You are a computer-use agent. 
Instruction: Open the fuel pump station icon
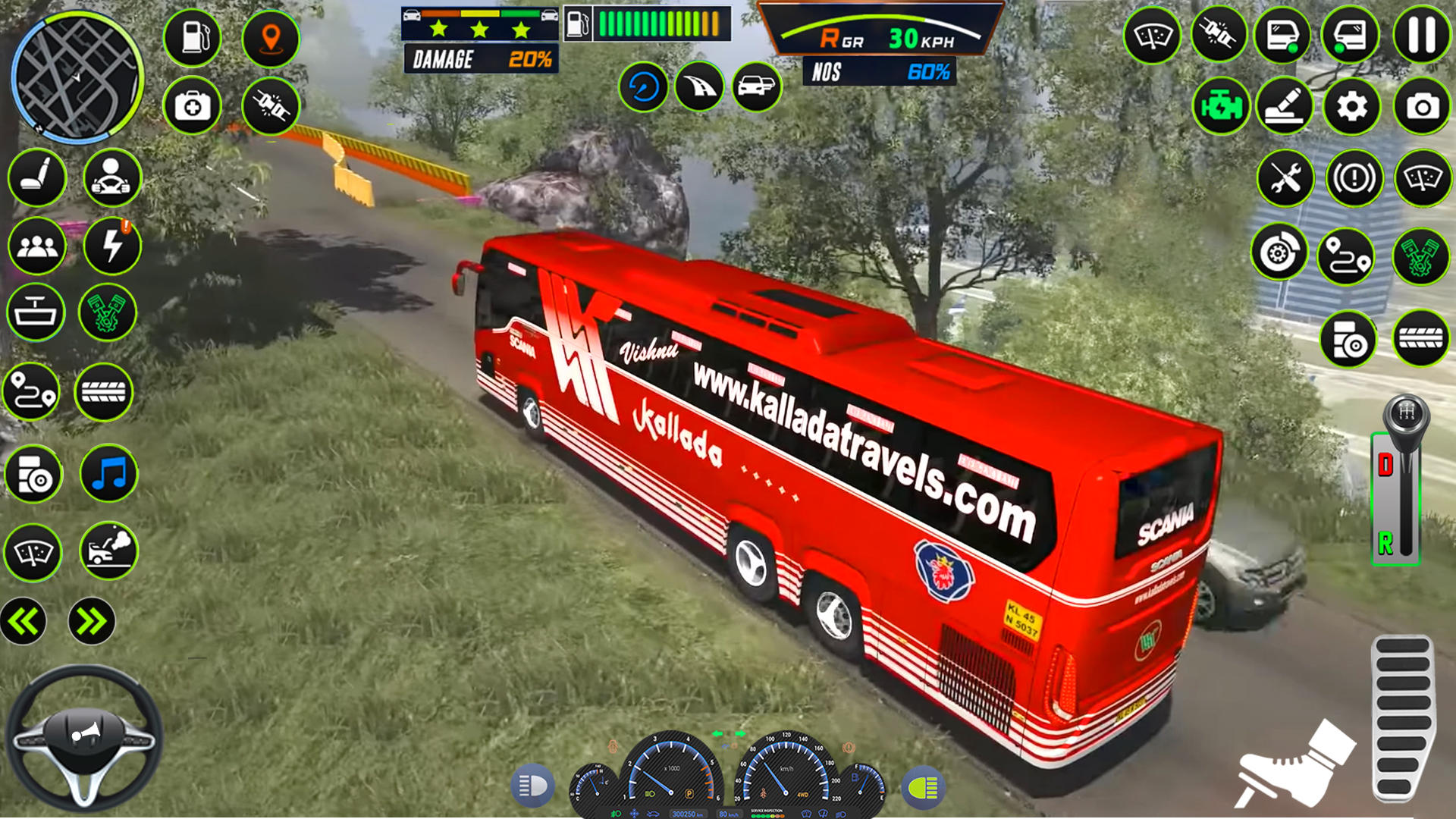tap(192, 37)
